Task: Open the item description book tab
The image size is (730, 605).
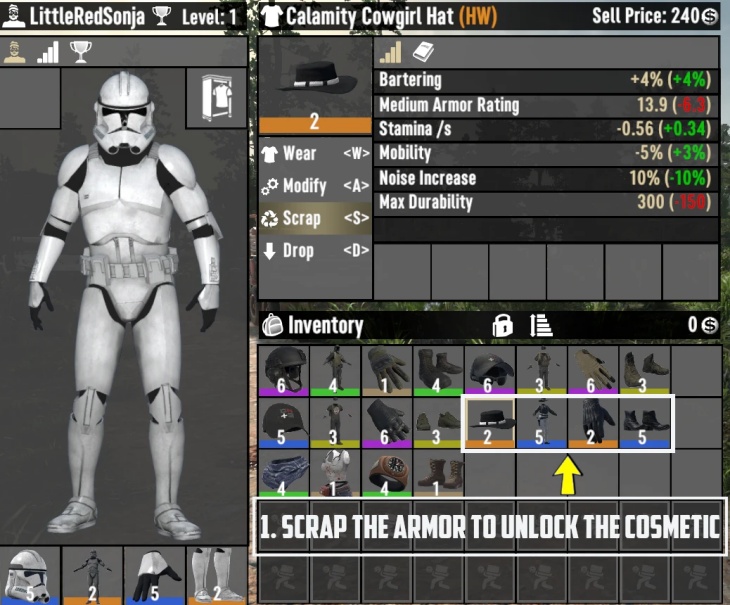Action: point(423,53)
